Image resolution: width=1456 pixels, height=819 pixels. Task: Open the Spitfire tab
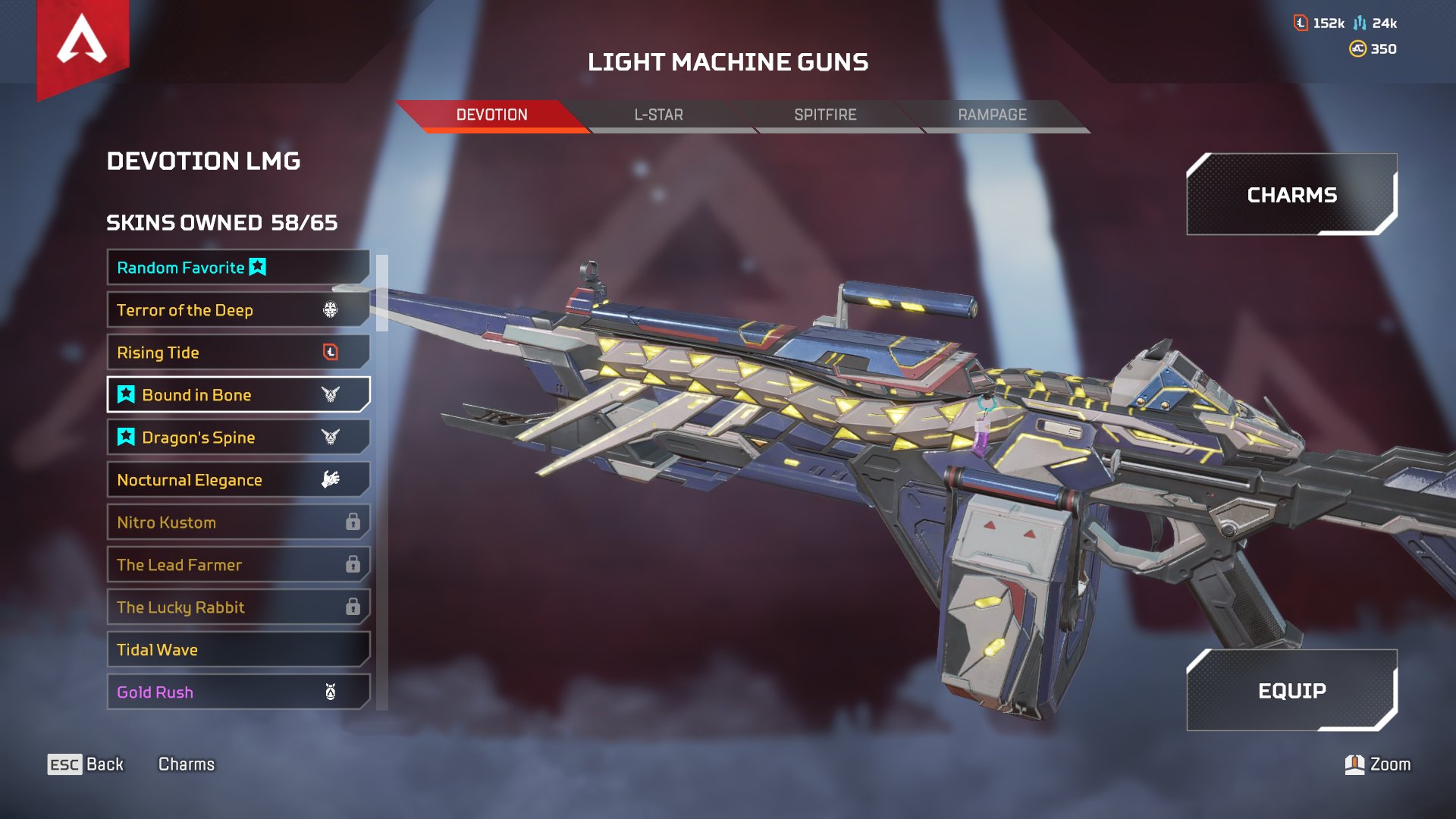[825, 115]
